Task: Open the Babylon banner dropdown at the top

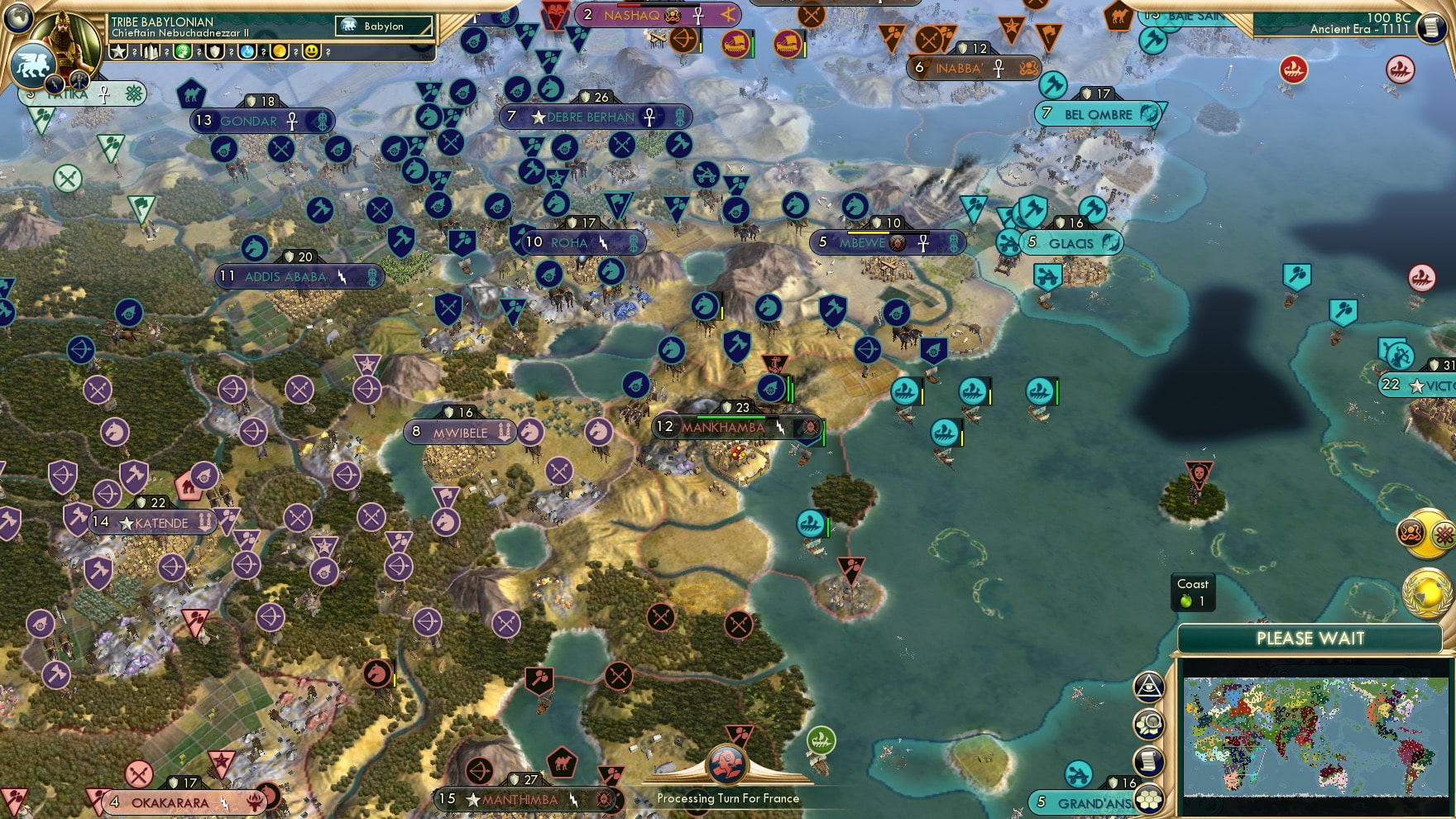Action: click(x=382, y=26)
